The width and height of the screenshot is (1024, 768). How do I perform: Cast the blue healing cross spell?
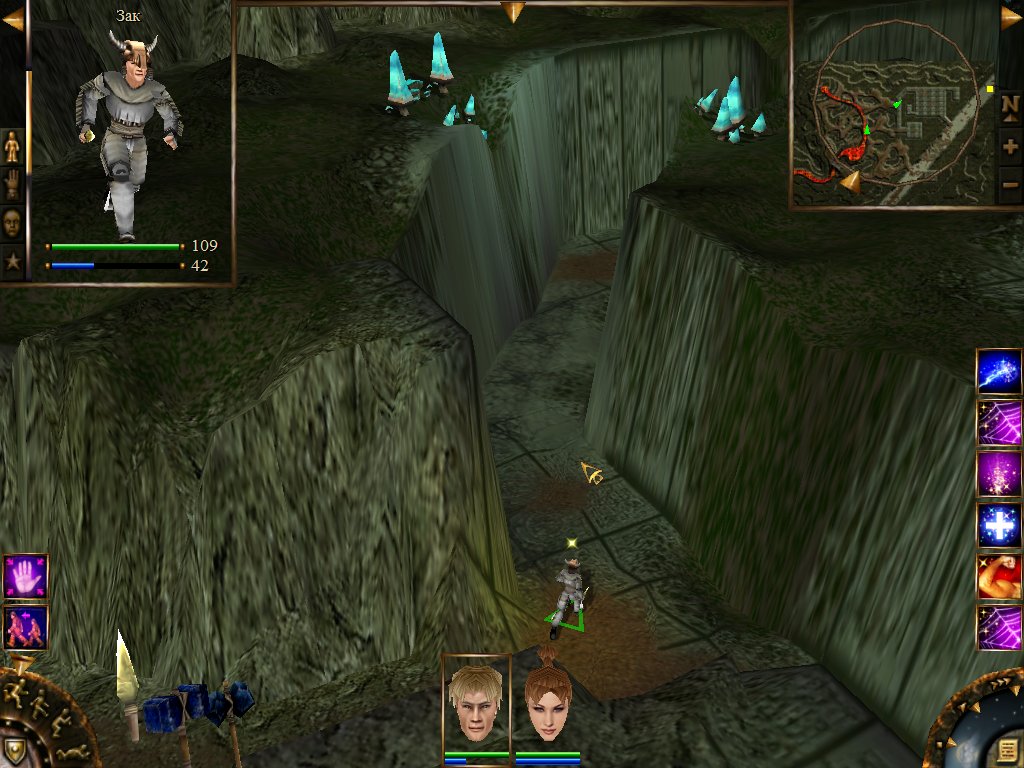[999, 526]
